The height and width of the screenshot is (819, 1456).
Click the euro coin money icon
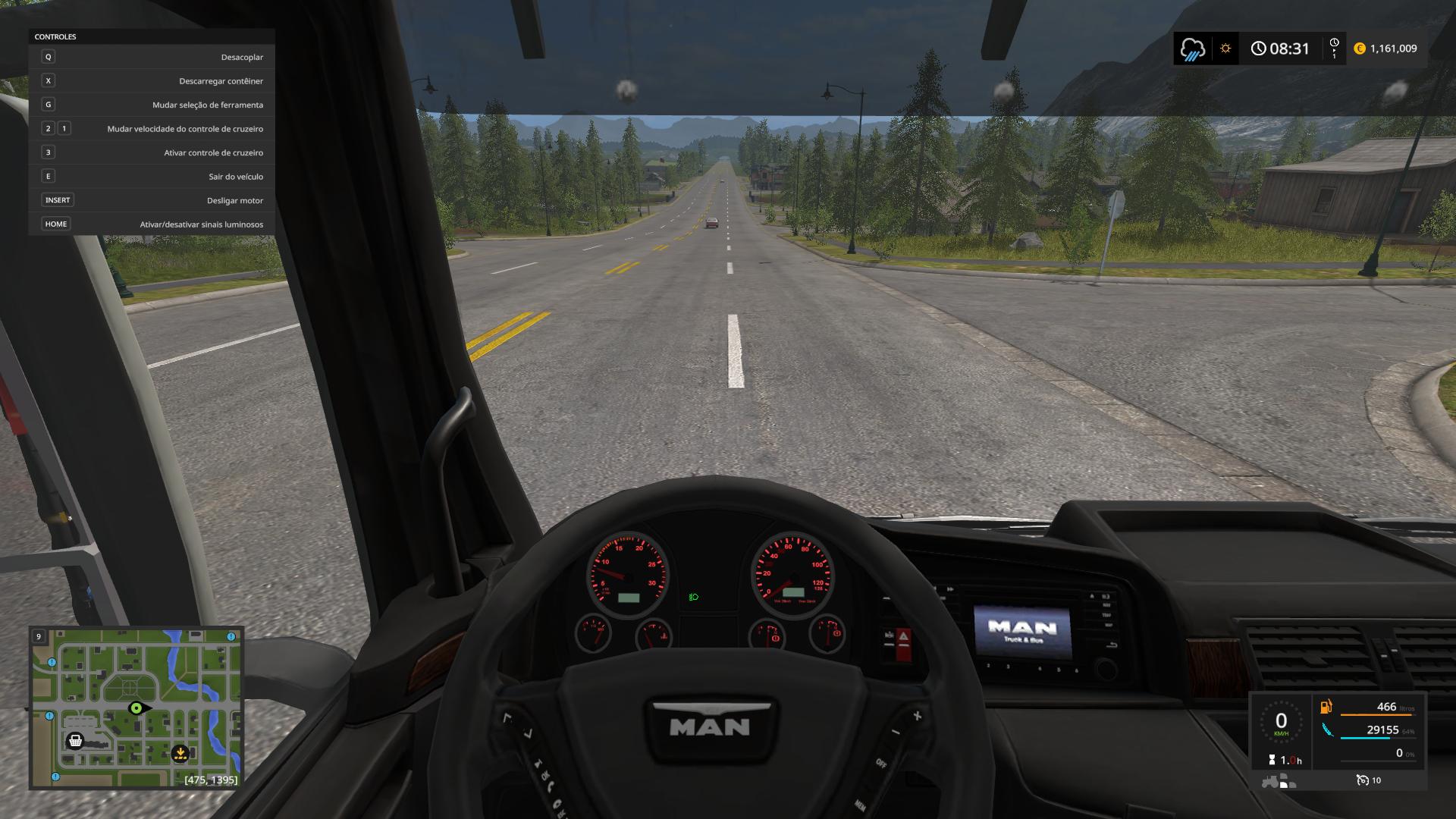click(1360, 49)
